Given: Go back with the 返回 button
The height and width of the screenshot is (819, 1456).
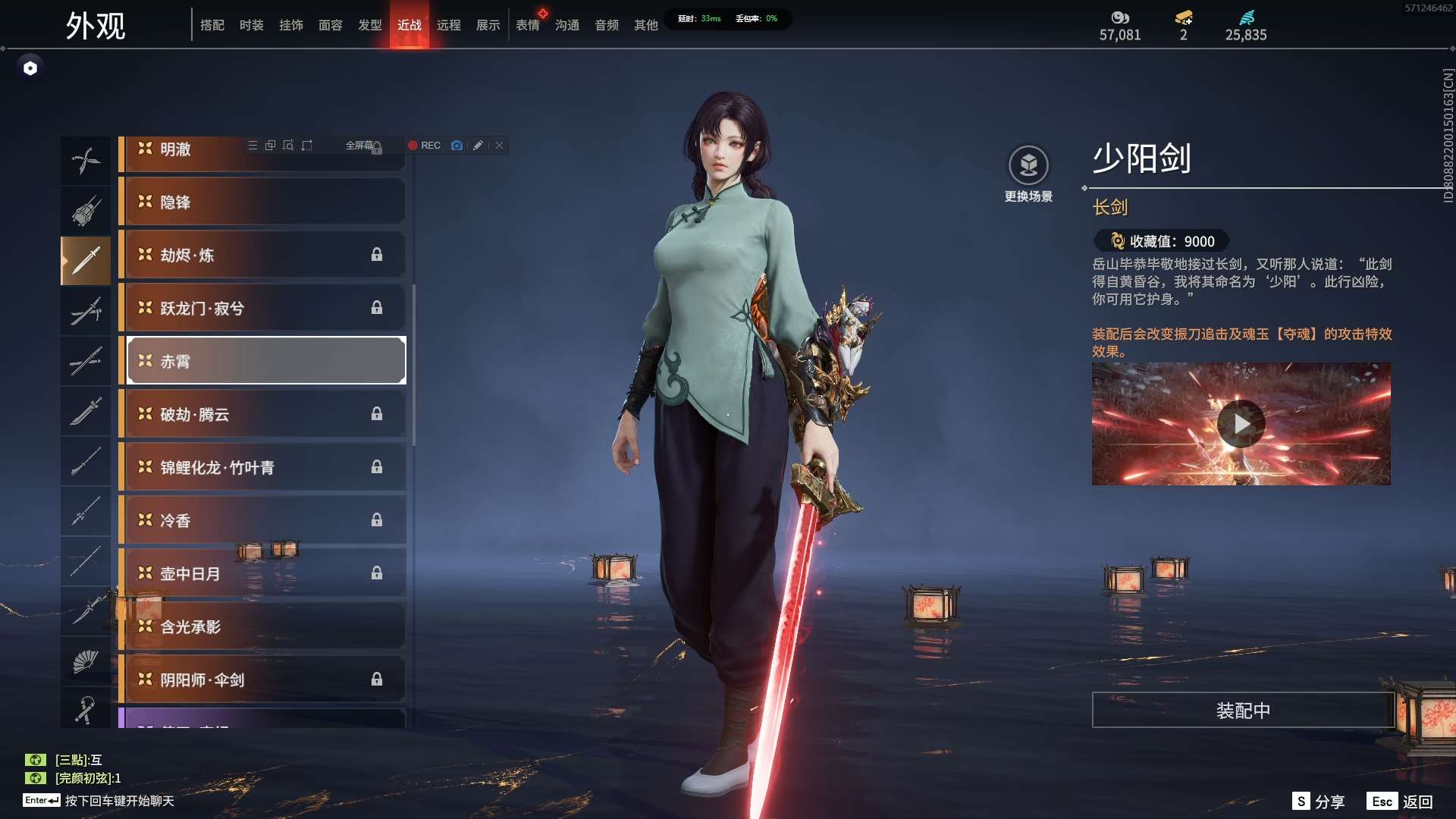Looking at the screenshot, I should click(1401, 802).
